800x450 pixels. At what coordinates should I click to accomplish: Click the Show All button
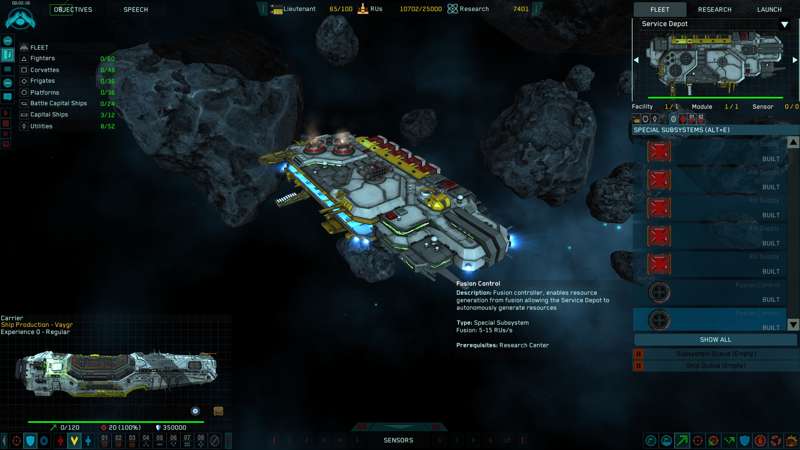715,340
